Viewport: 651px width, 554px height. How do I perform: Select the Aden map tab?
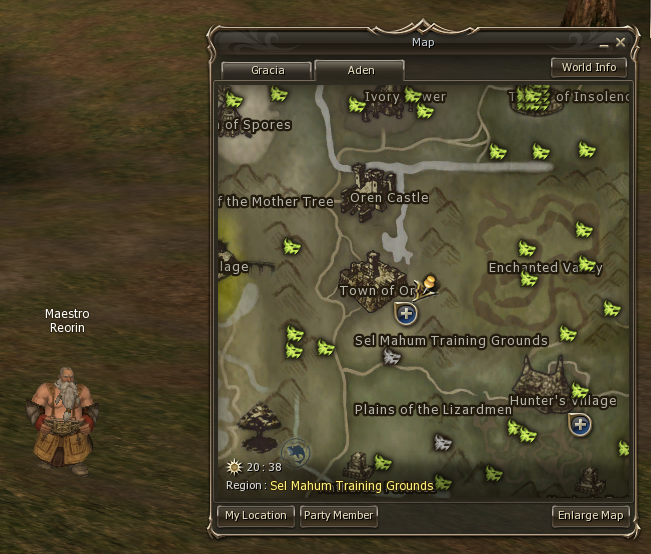pos(360,70)
